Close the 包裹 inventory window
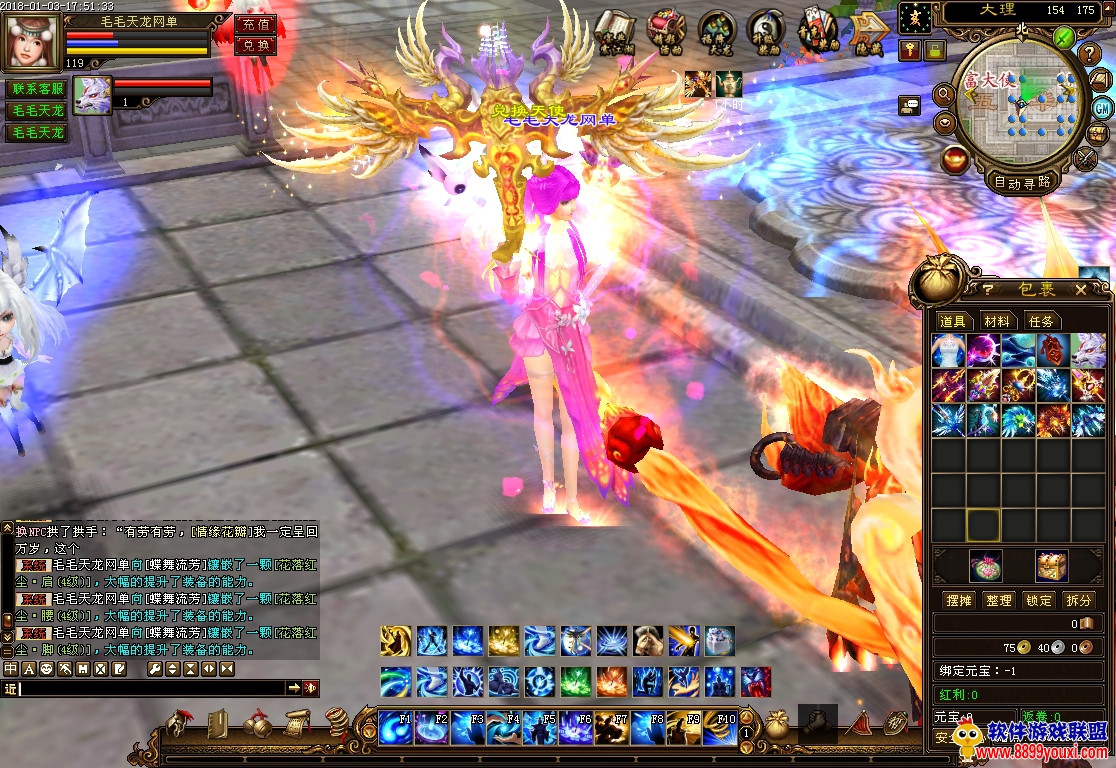 tap(1080, 290)
